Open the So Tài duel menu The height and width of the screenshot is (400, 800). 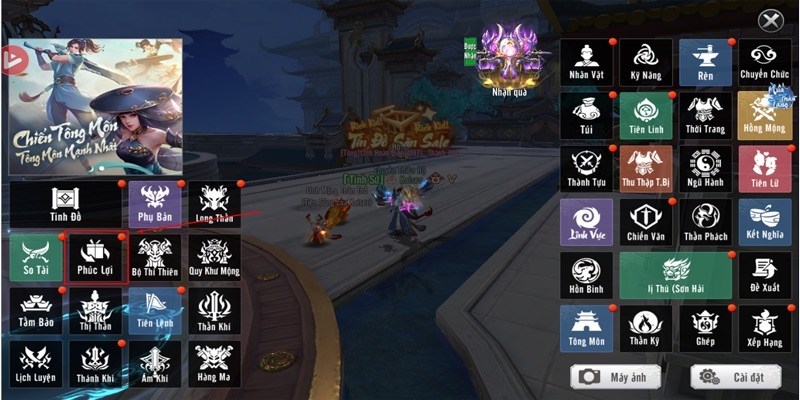click(x=36, y=258)
